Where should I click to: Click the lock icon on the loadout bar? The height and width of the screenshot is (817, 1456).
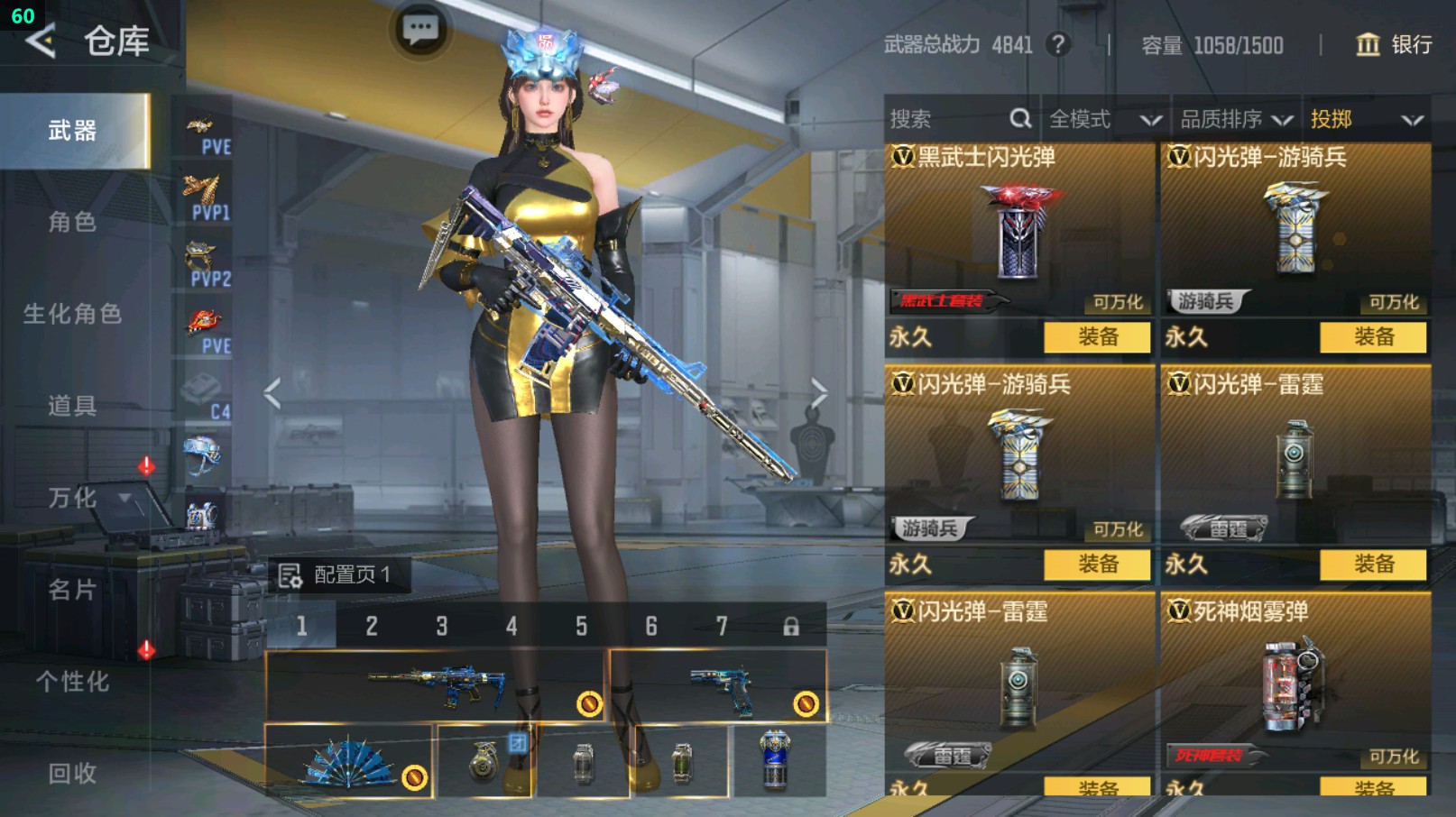[x=791, y=624]
